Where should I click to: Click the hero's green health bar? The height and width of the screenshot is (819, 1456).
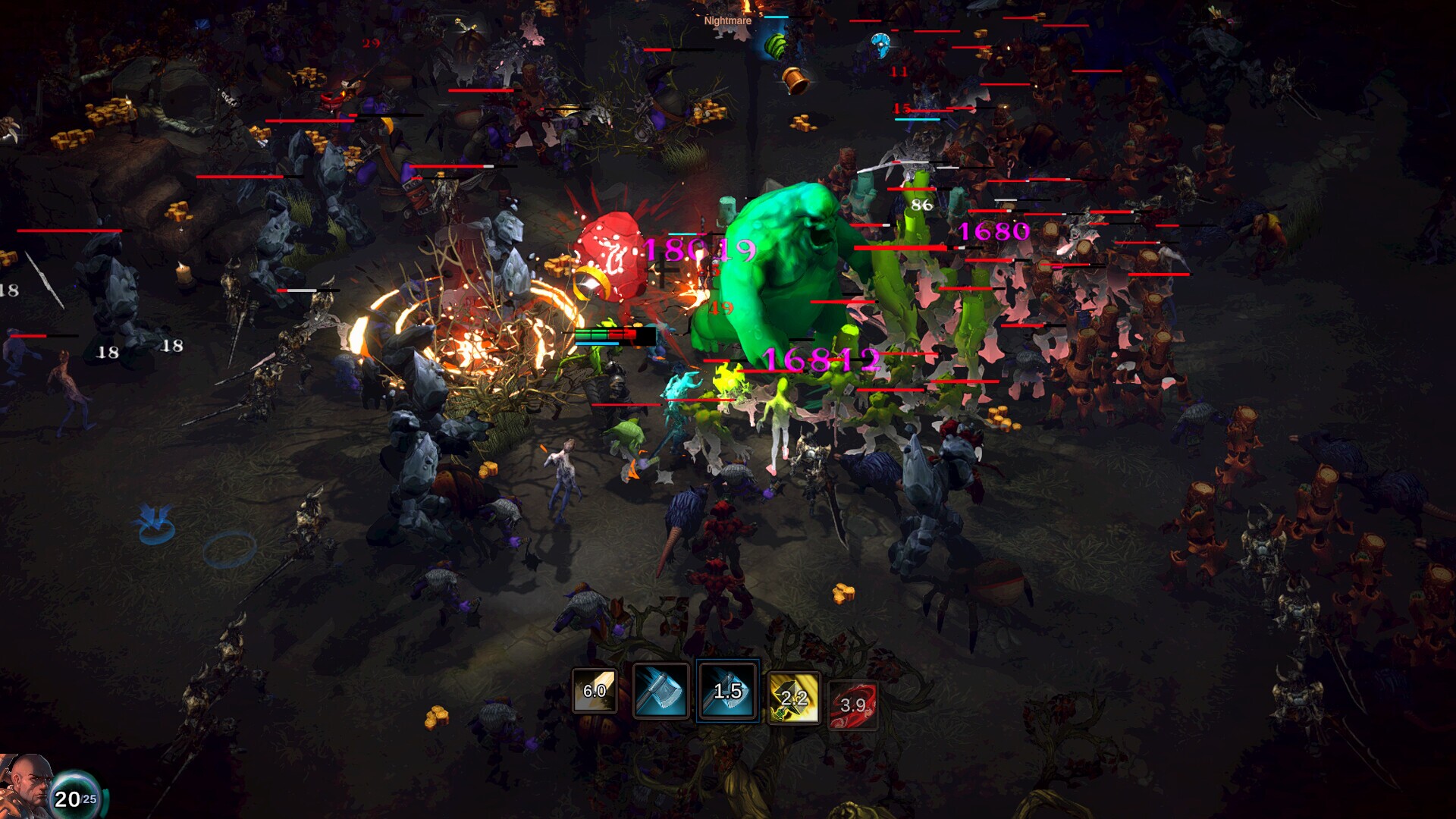(x=590, y=334)
